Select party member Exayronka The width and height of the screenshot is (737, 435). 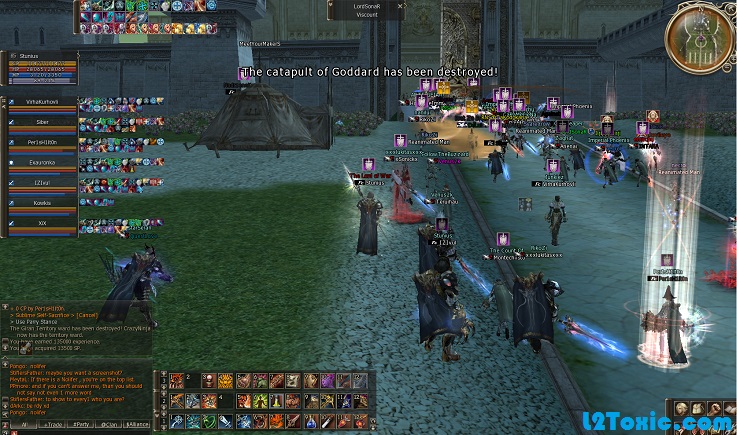pos(42,161)
